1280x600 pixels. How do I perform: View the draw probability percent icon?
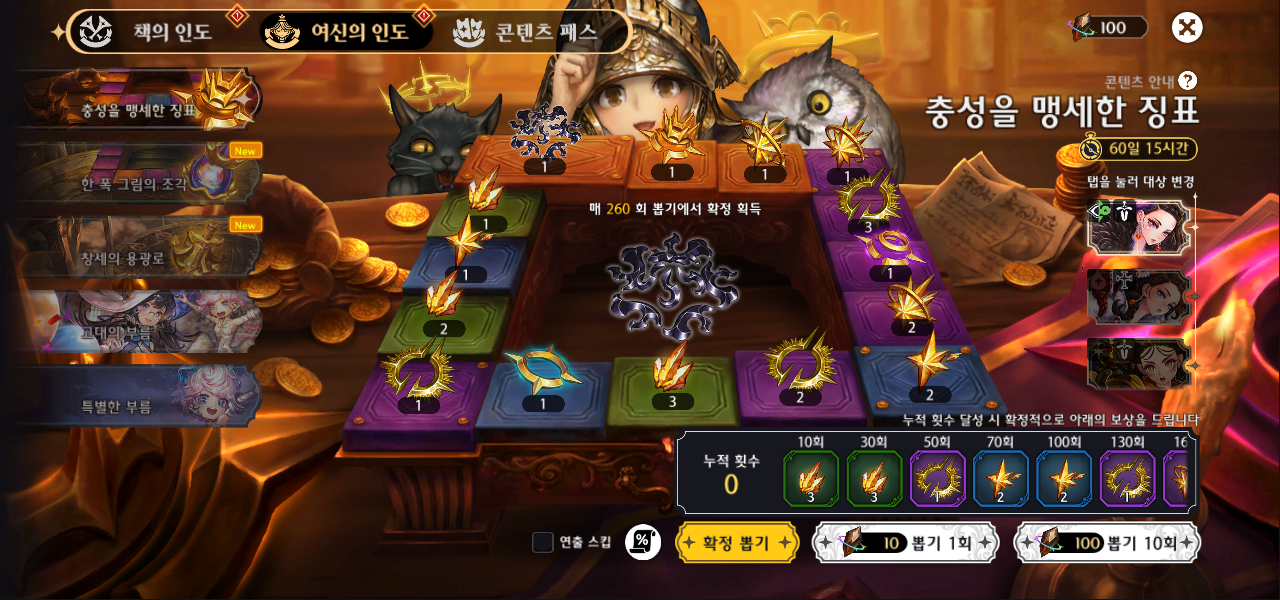click(x=642, y=542)
